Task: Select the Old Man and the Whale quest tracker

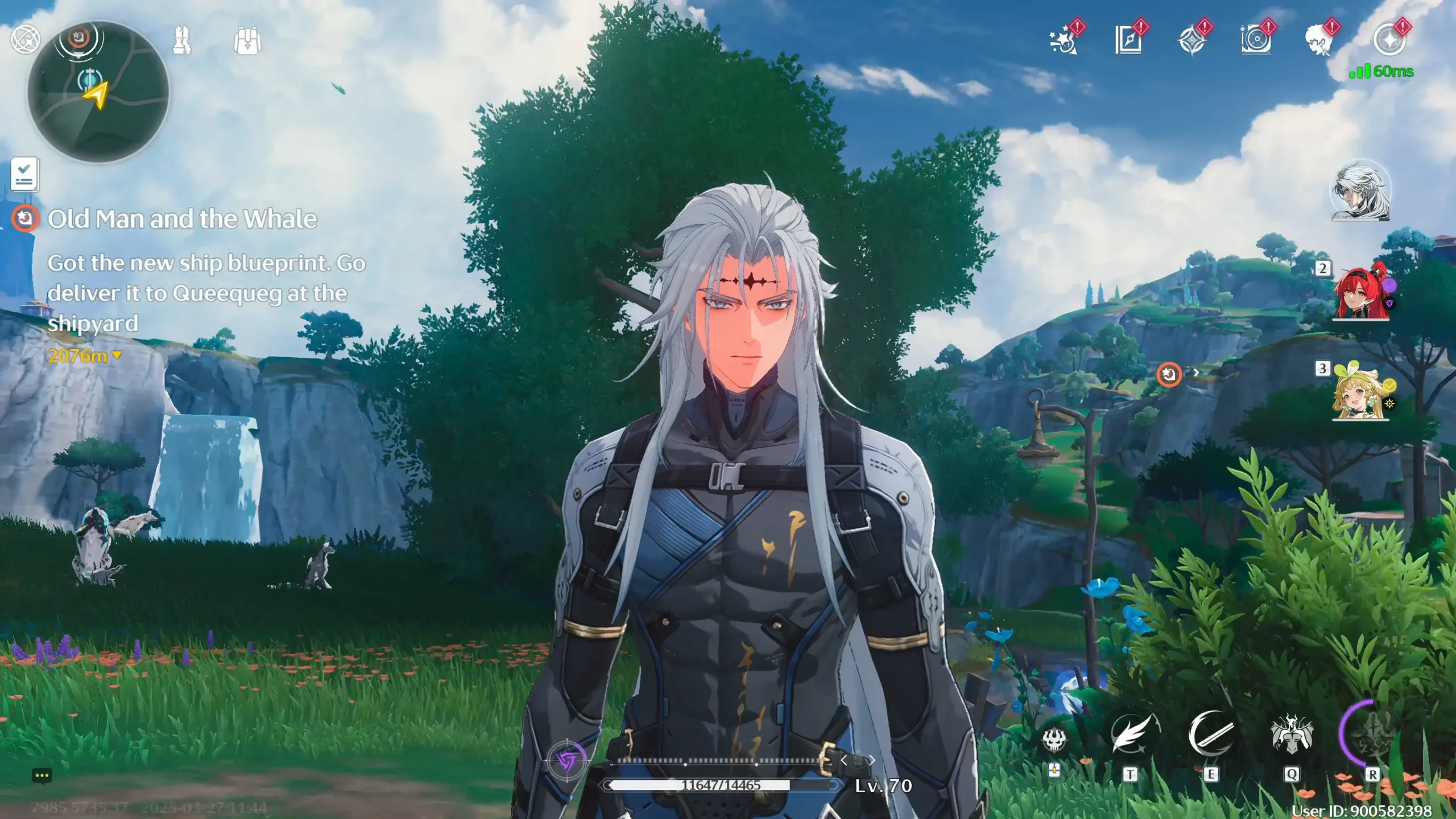Action: click(x=182, y=219)
